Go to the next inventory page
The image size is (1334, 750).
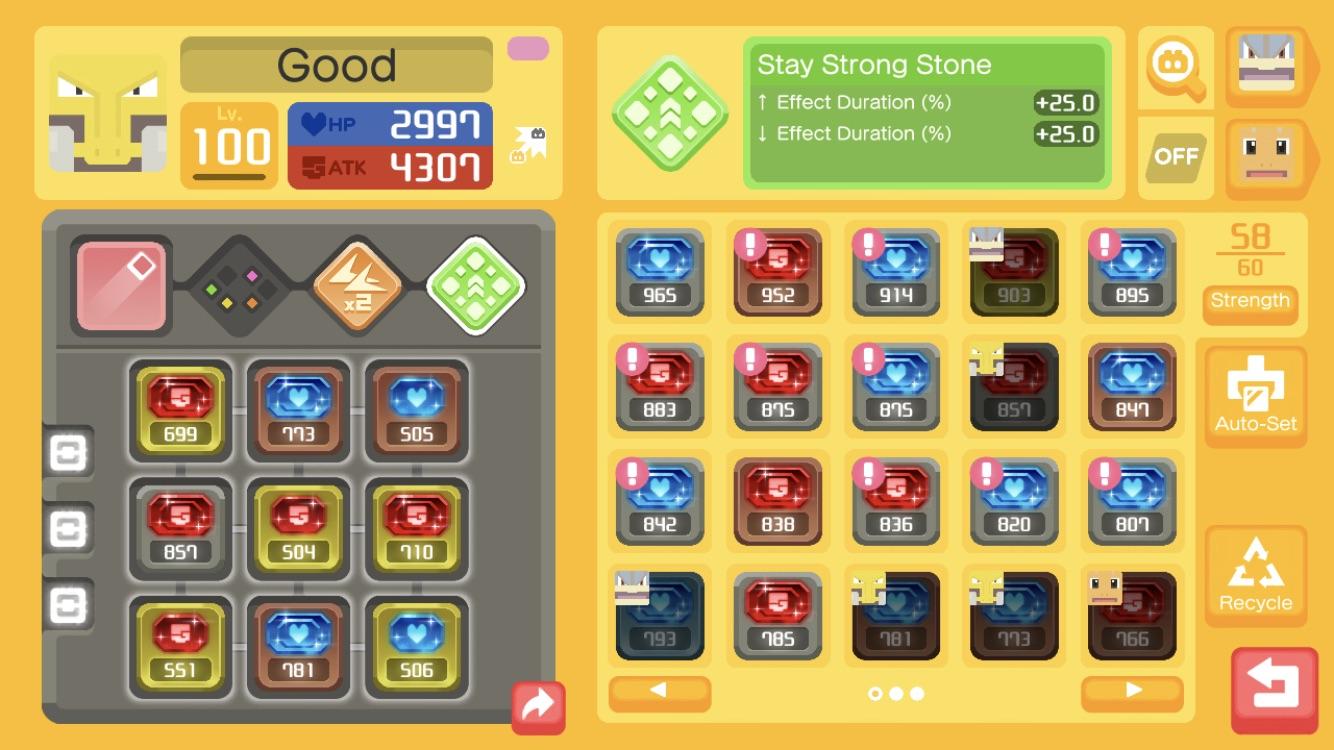click(1131, 694)
